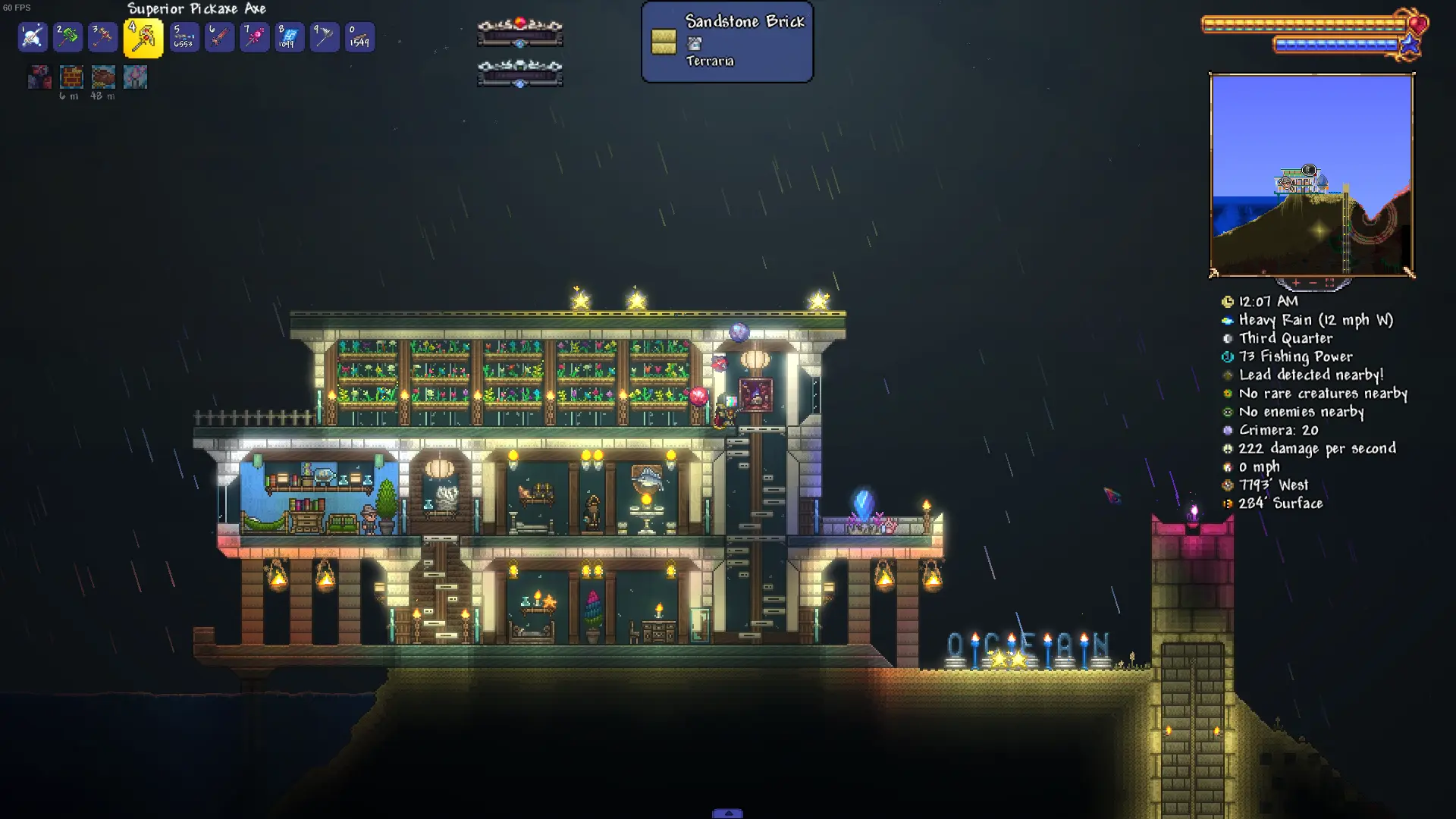Click the Well Fed food buff icon
Image resolution: width=1456 pixels, height=819 pixels.
(x=103, y=77)
